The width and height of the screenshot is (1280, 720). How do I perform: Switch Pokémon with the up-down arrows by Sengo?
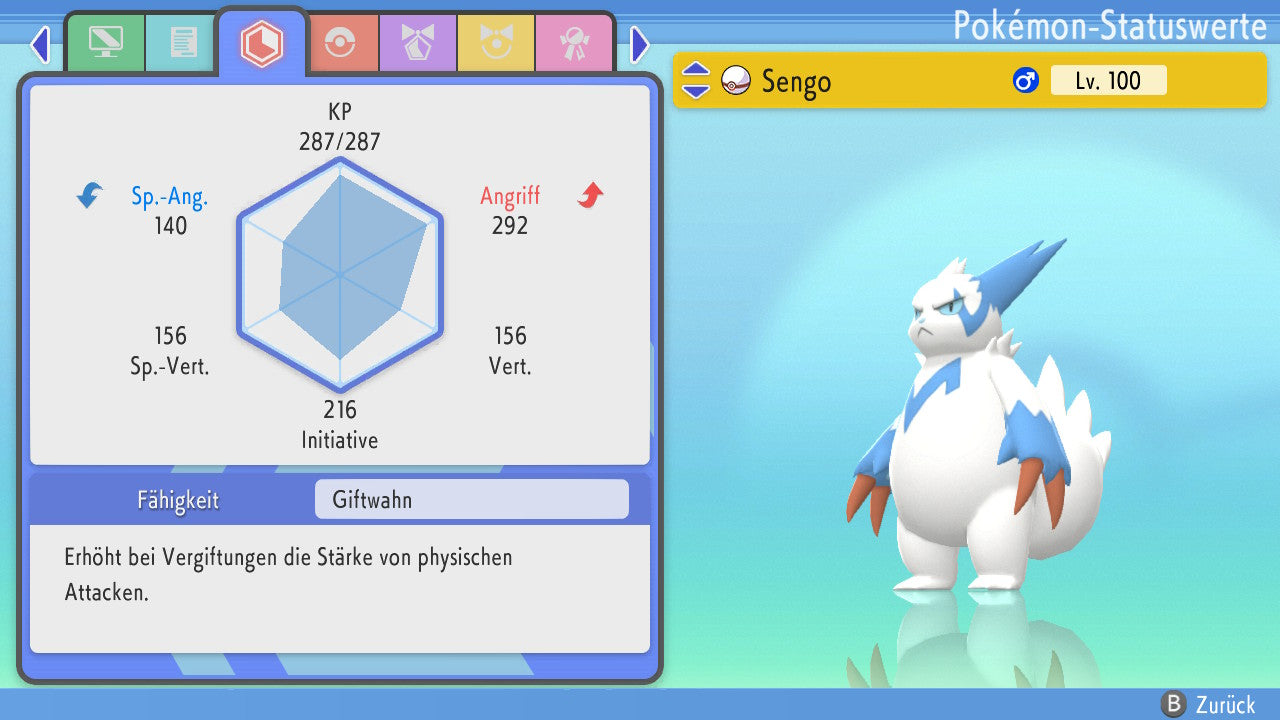click(695, 81)
